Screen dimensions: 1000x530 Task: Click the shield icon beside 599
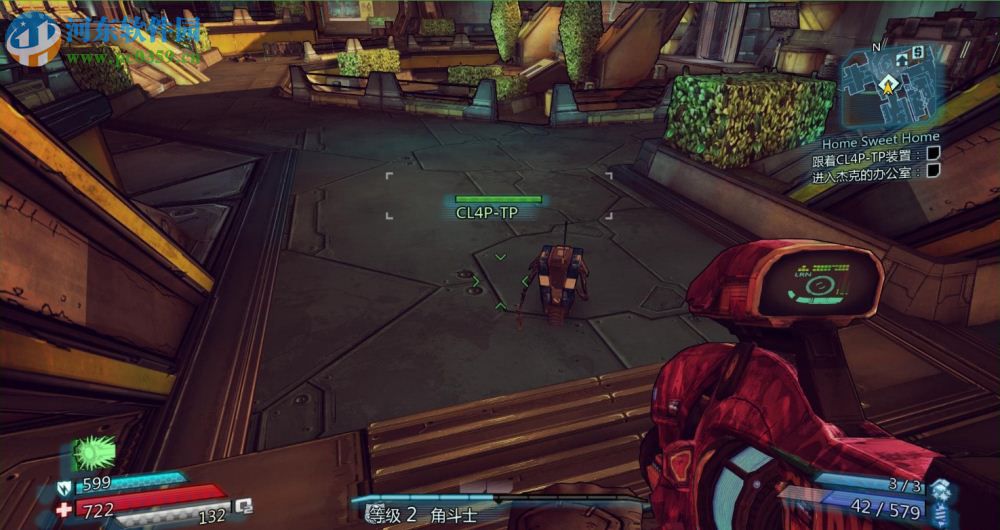click(64, 486)
